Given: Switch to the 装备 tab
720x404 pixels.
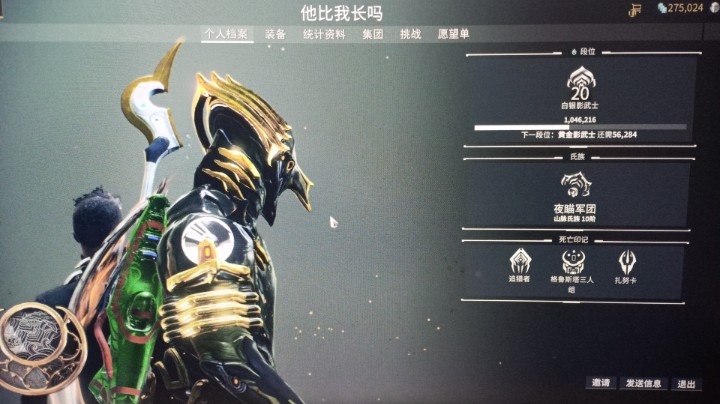Looking at the screenshot, I should click(x=275, y=34).
